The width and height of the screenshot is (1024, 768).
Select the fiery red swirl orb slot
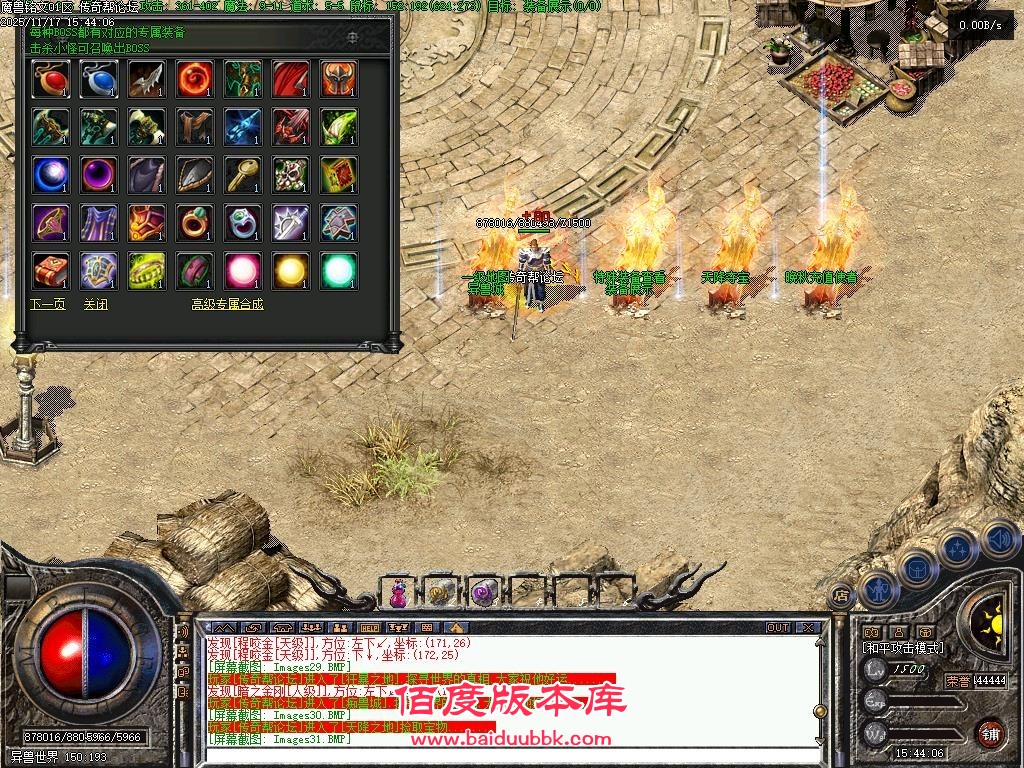(x=195, y=79)
